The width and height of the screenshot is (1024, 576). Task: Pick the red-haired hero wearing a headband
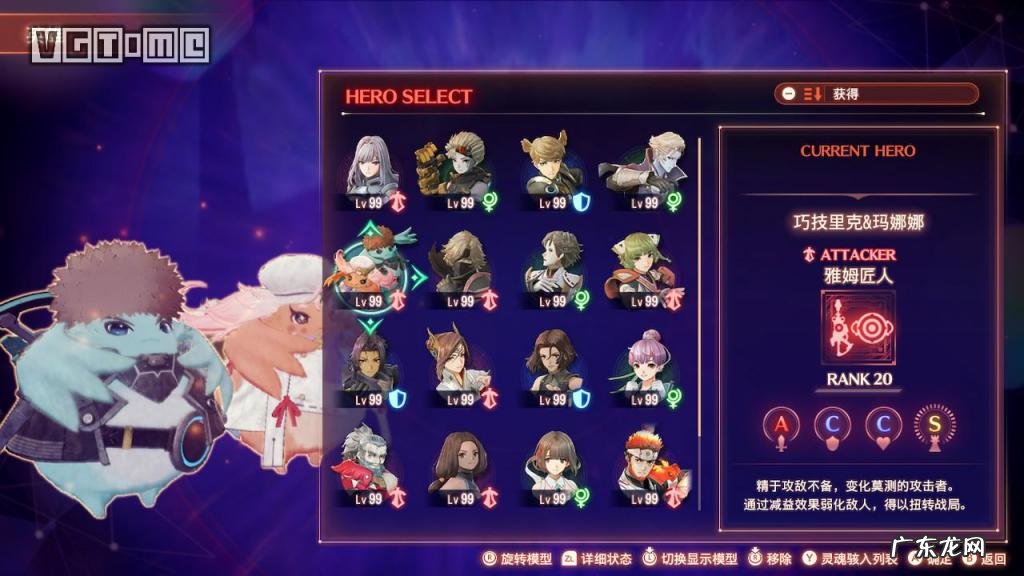tap(644, 466)
